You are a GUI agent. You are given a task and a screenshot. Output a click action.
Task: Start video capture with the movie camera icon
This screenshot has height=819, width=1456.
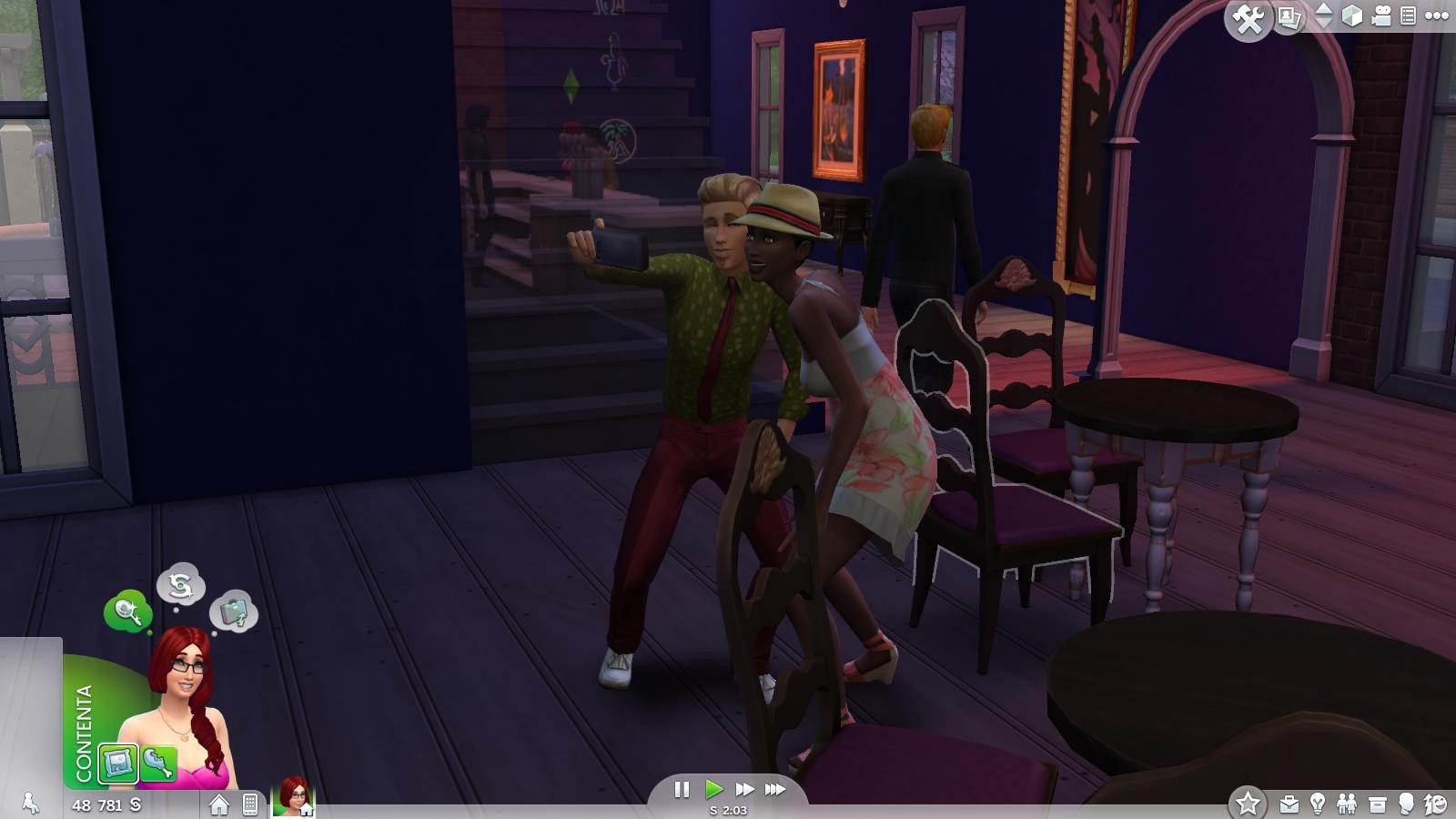click(x=1382, y=15)
